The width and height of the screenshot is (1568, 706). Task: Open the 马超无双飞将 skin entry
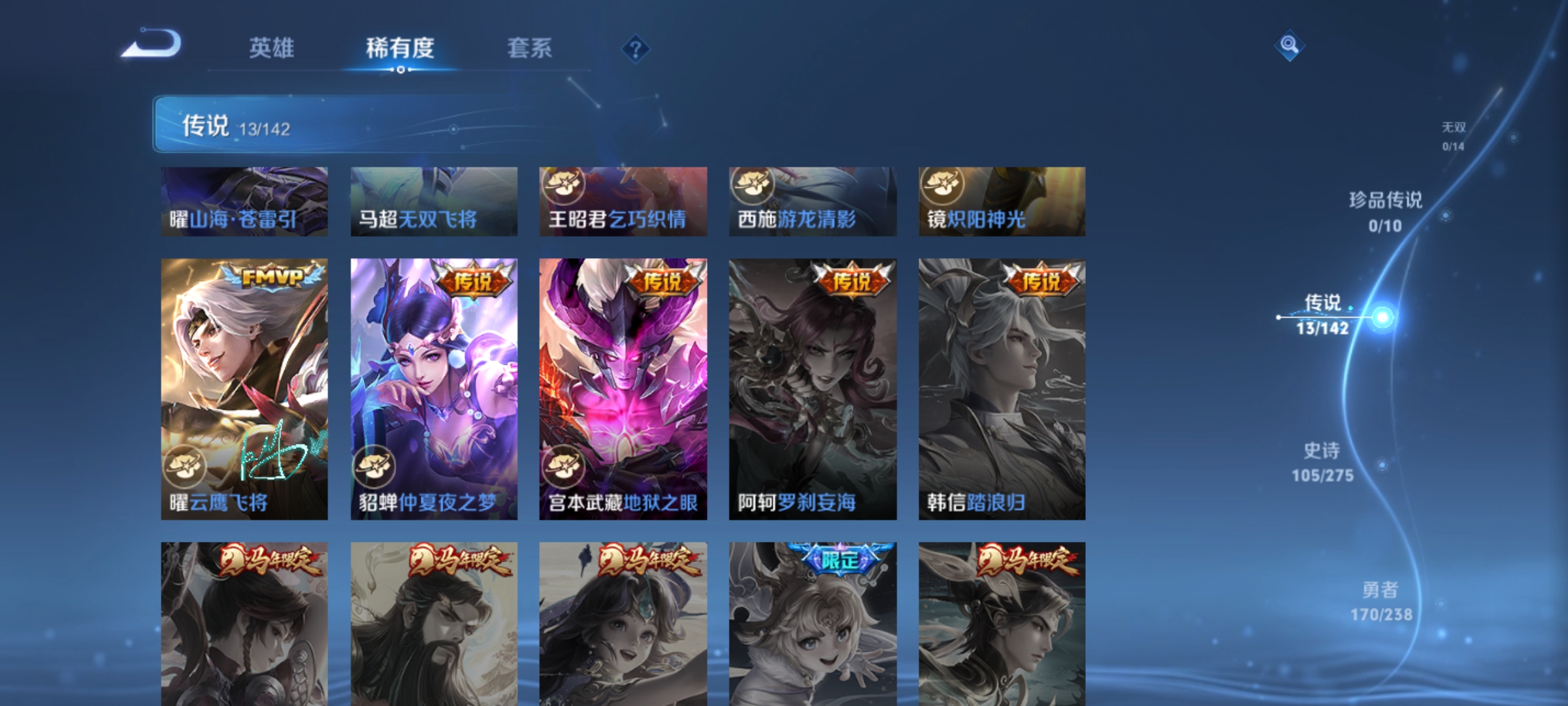point(433,201)
